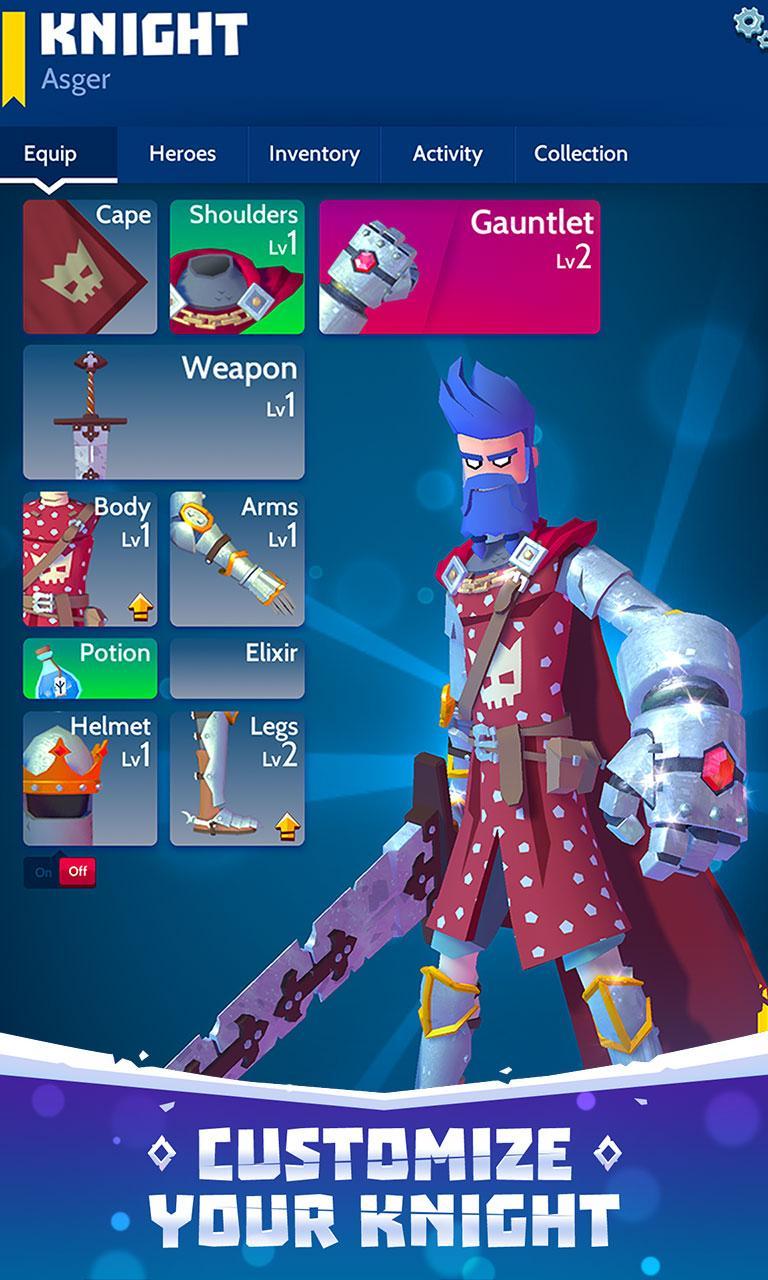Switch to the Inventory tab
The image size is (768, 1280).
point(314,154)
